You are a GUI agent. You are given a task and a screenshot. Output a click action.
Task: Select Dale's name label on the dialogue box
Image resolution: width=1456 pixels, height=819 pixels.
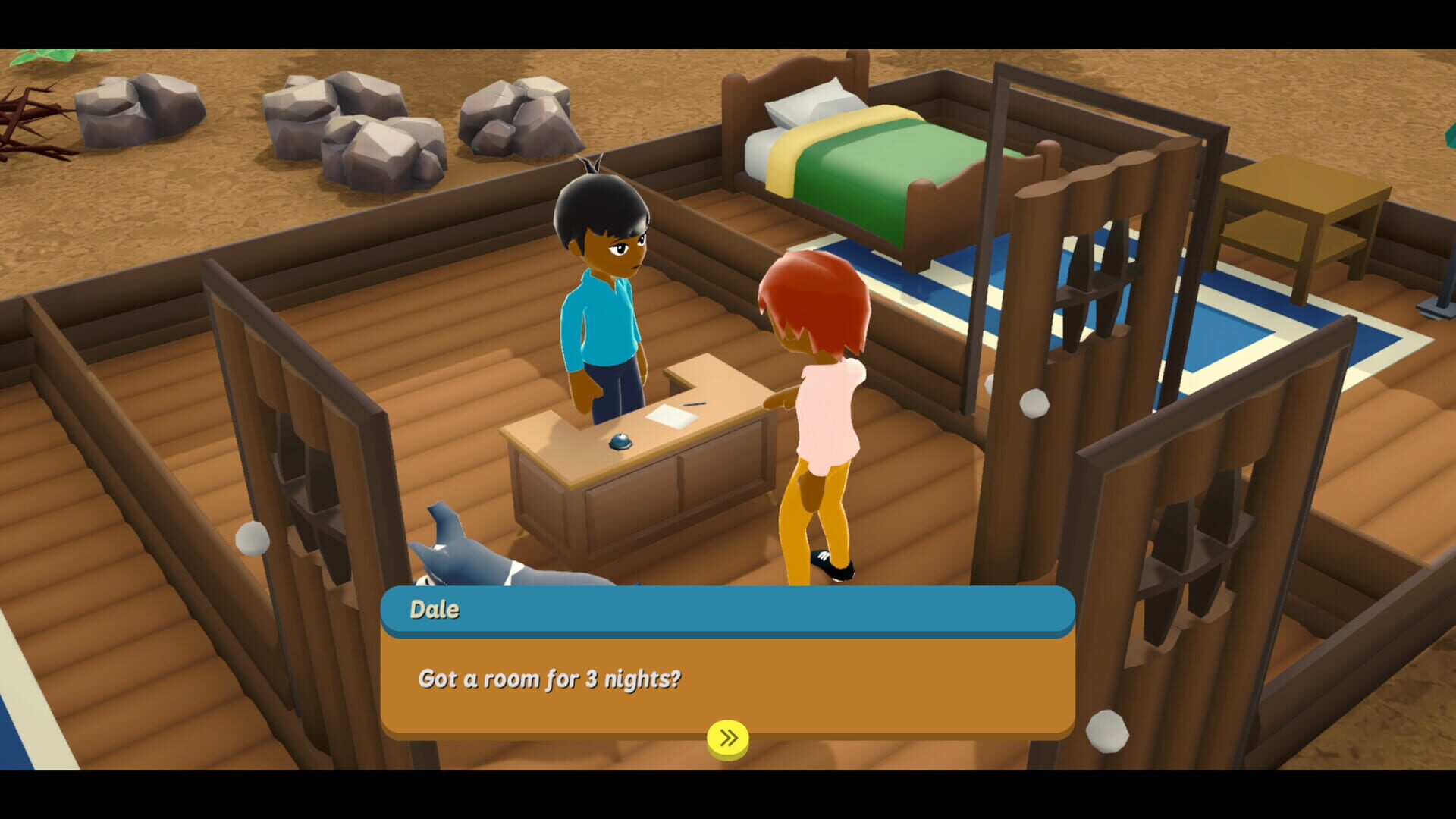click(433, 609)
